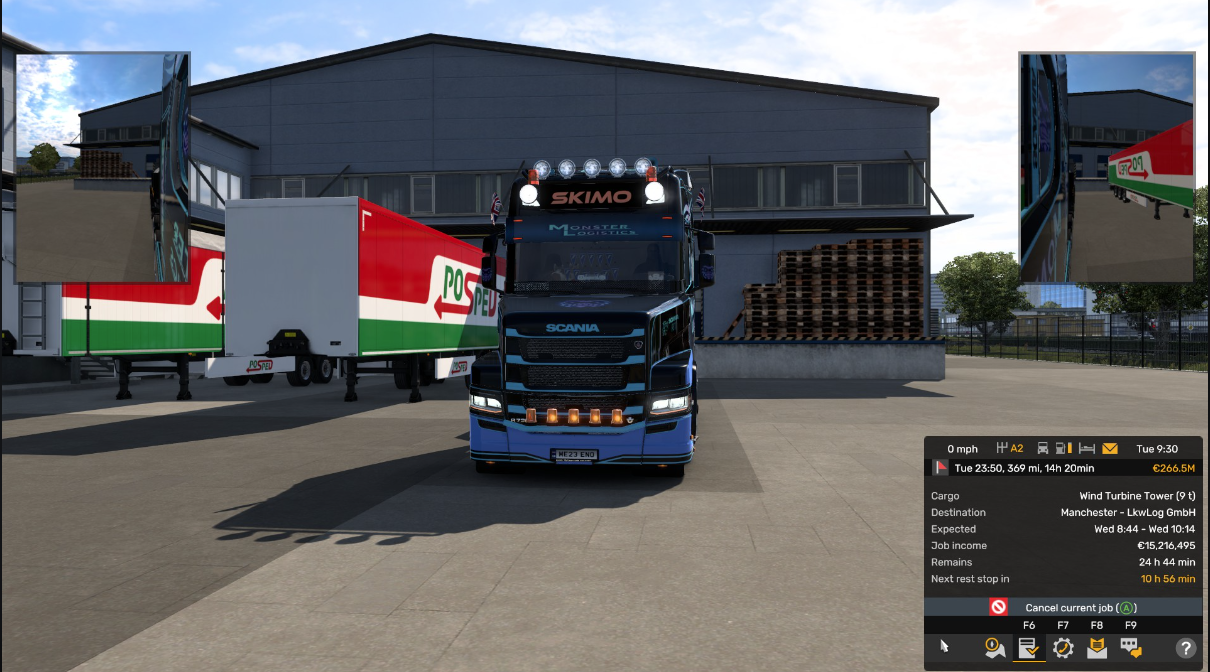Open the road assistance phone-gear tab
This screenshot has width=1210, height=672.
point(1063,648)
